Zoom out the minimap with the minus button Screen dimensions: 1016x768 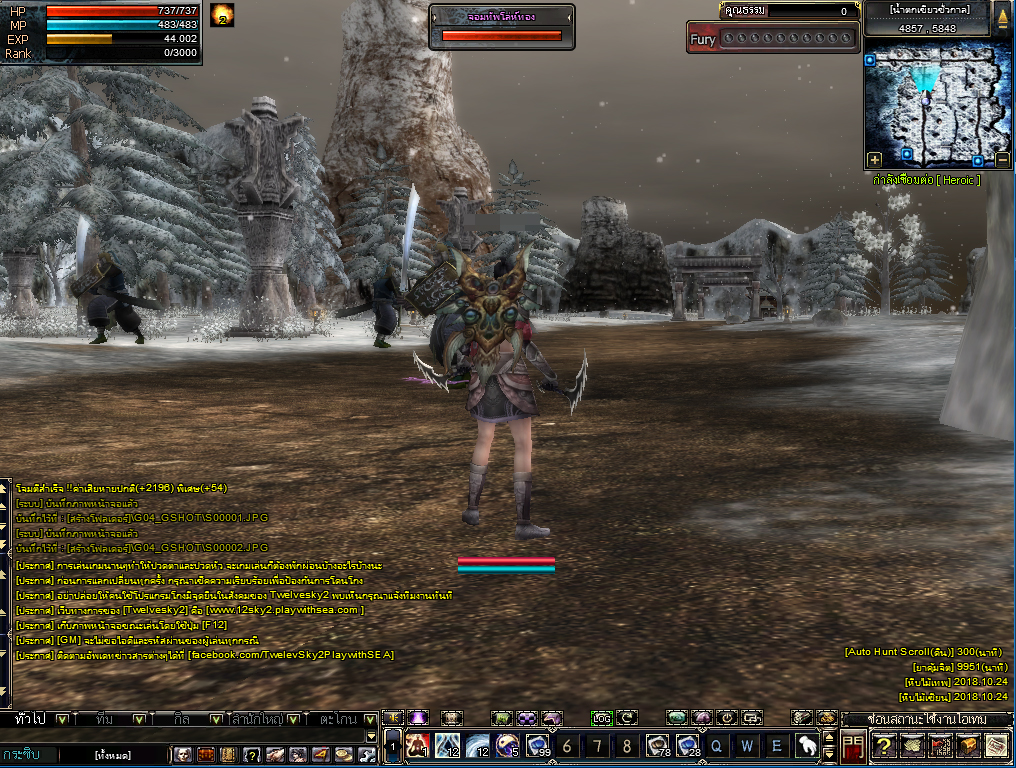pos(1002,159)
